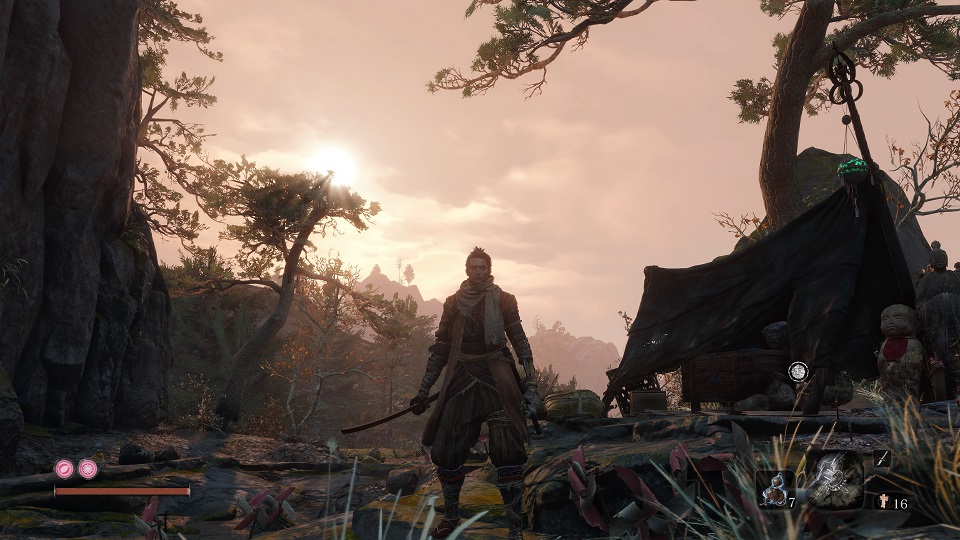Click the combat art sword icon
This screenshot has height=540, width=960.
(881, 459)
